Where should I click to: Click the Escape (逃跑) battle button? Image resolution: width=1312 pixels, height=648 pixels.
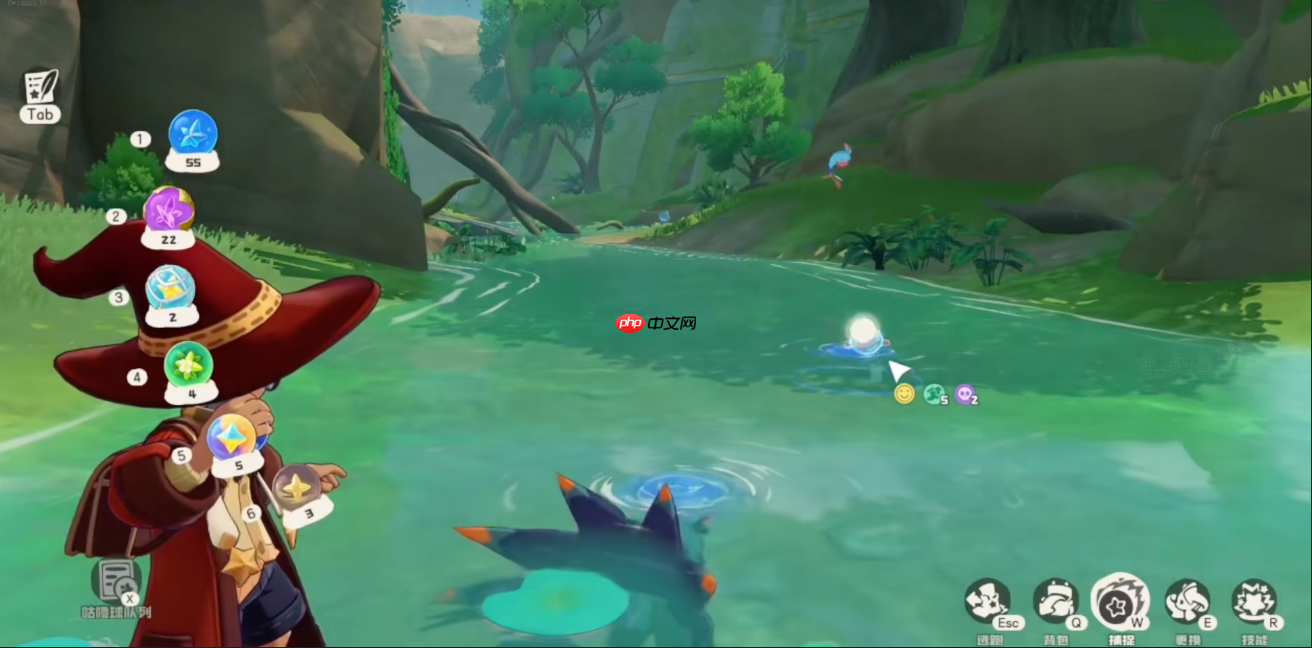(987, 601)
